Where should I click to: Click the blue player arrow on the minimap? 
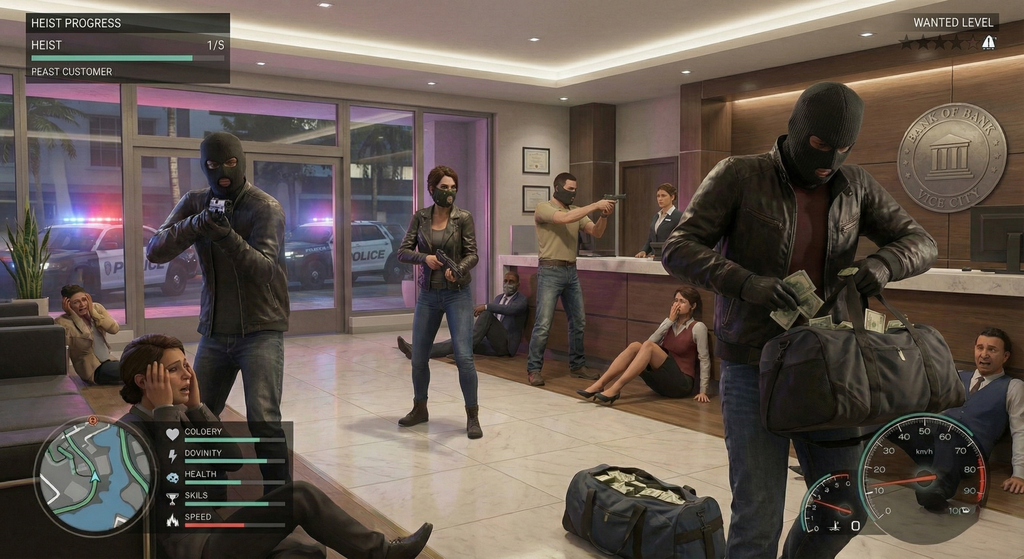(x=97, y=477)
